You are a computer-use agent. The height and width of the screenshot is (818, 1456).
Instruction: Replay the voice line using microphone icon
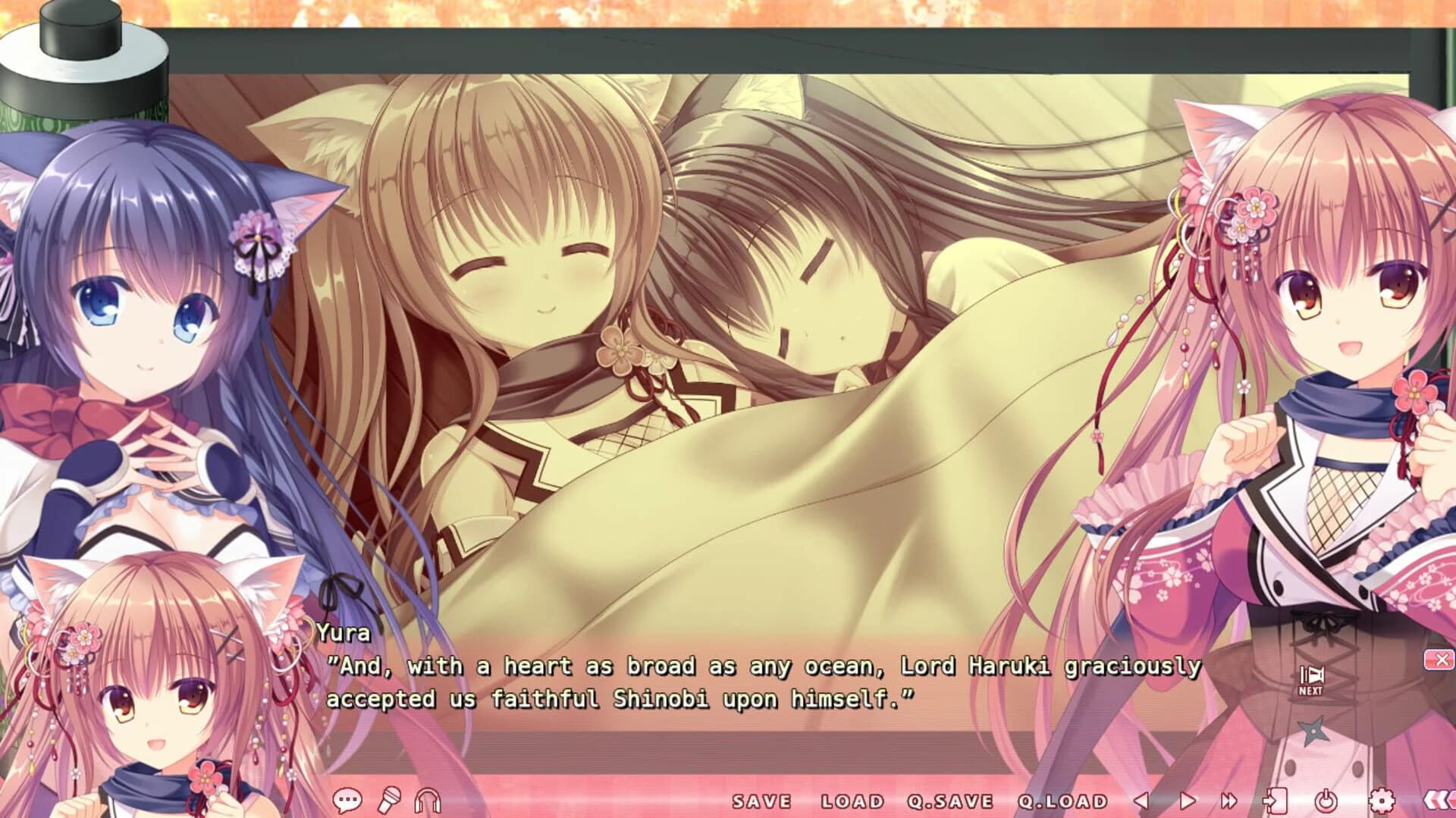pos(389,800)
